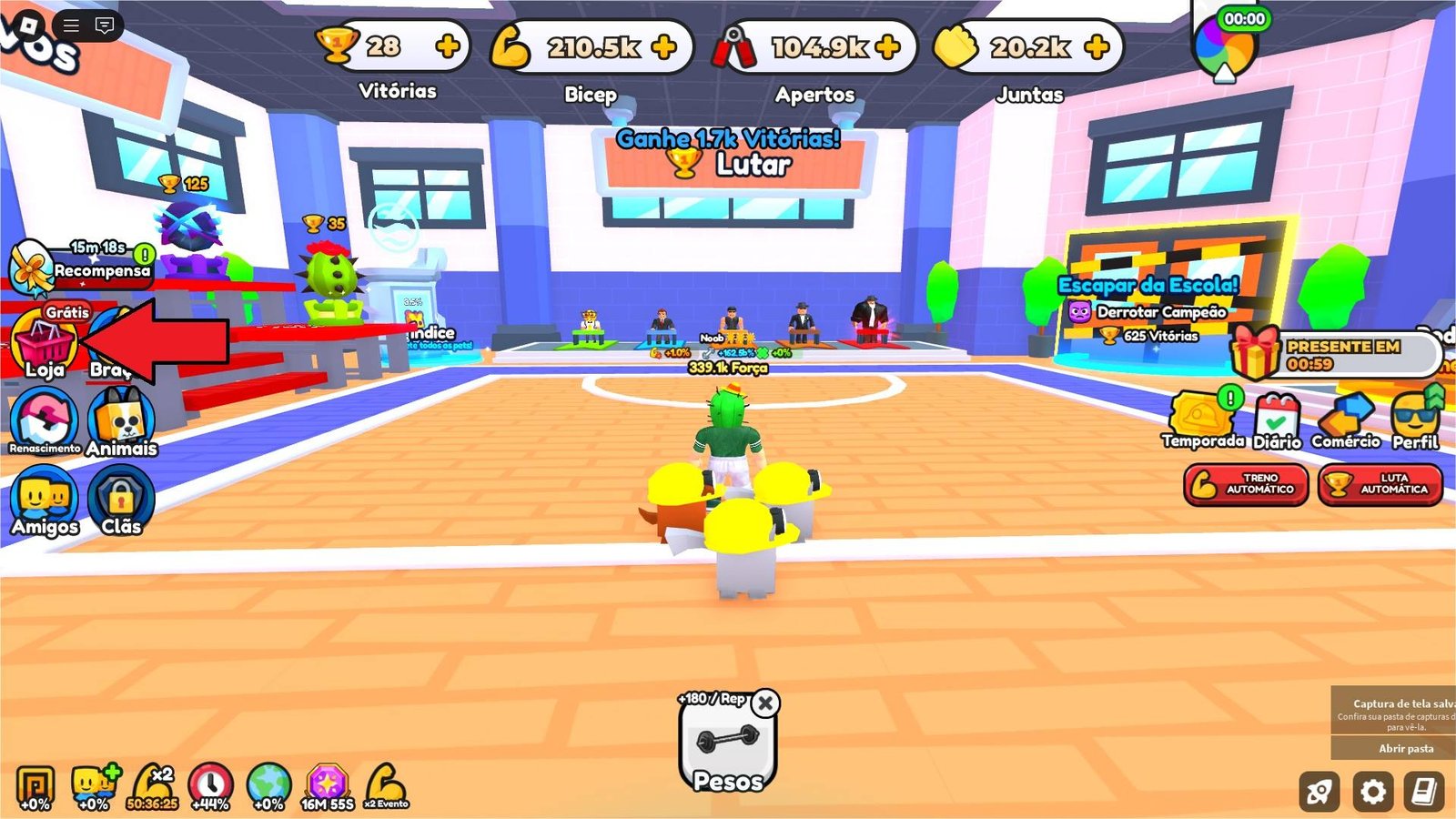
Task: Toggle Luta Automática auto-fight
Action: point(1380,484)
